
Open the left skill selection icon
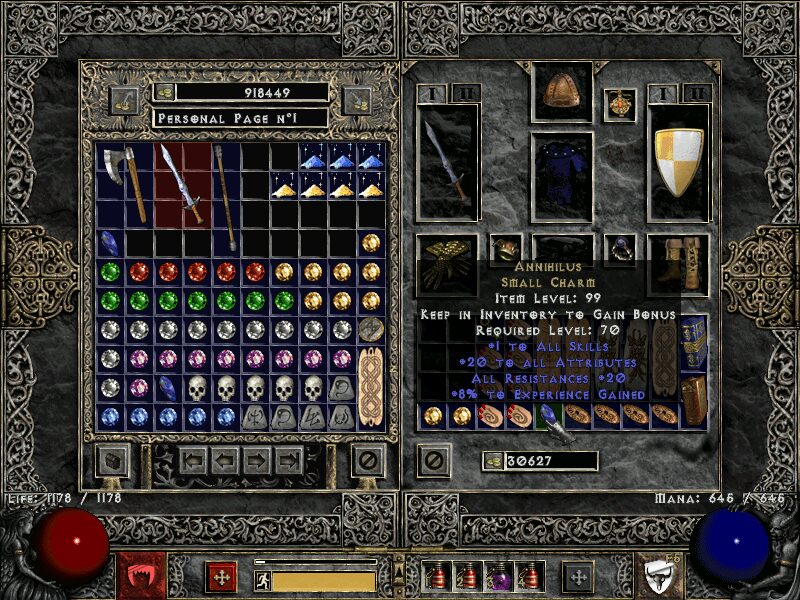tap(134, 576)
